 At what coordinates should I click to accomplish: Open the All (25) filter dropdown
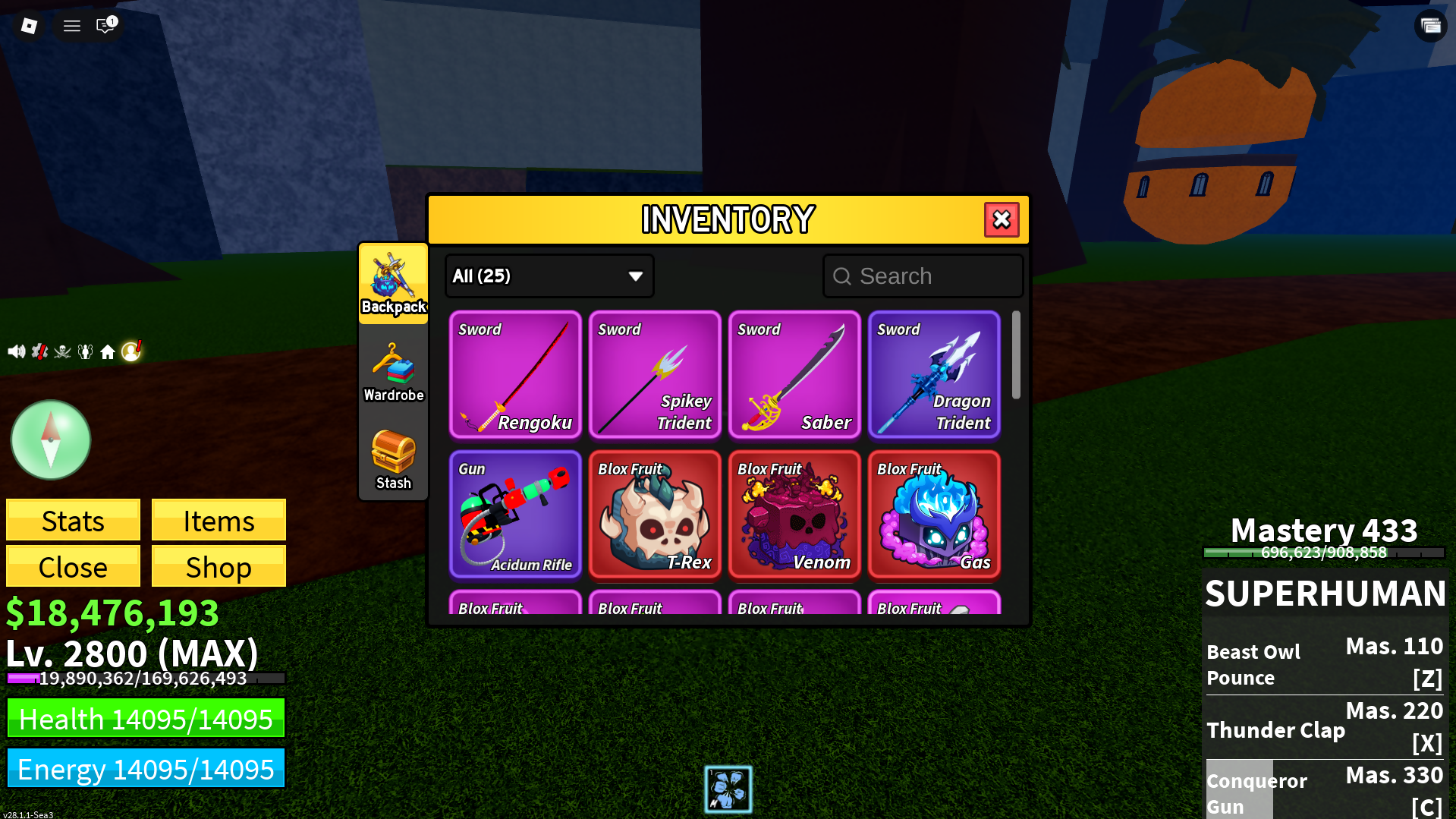coord(548,276)
